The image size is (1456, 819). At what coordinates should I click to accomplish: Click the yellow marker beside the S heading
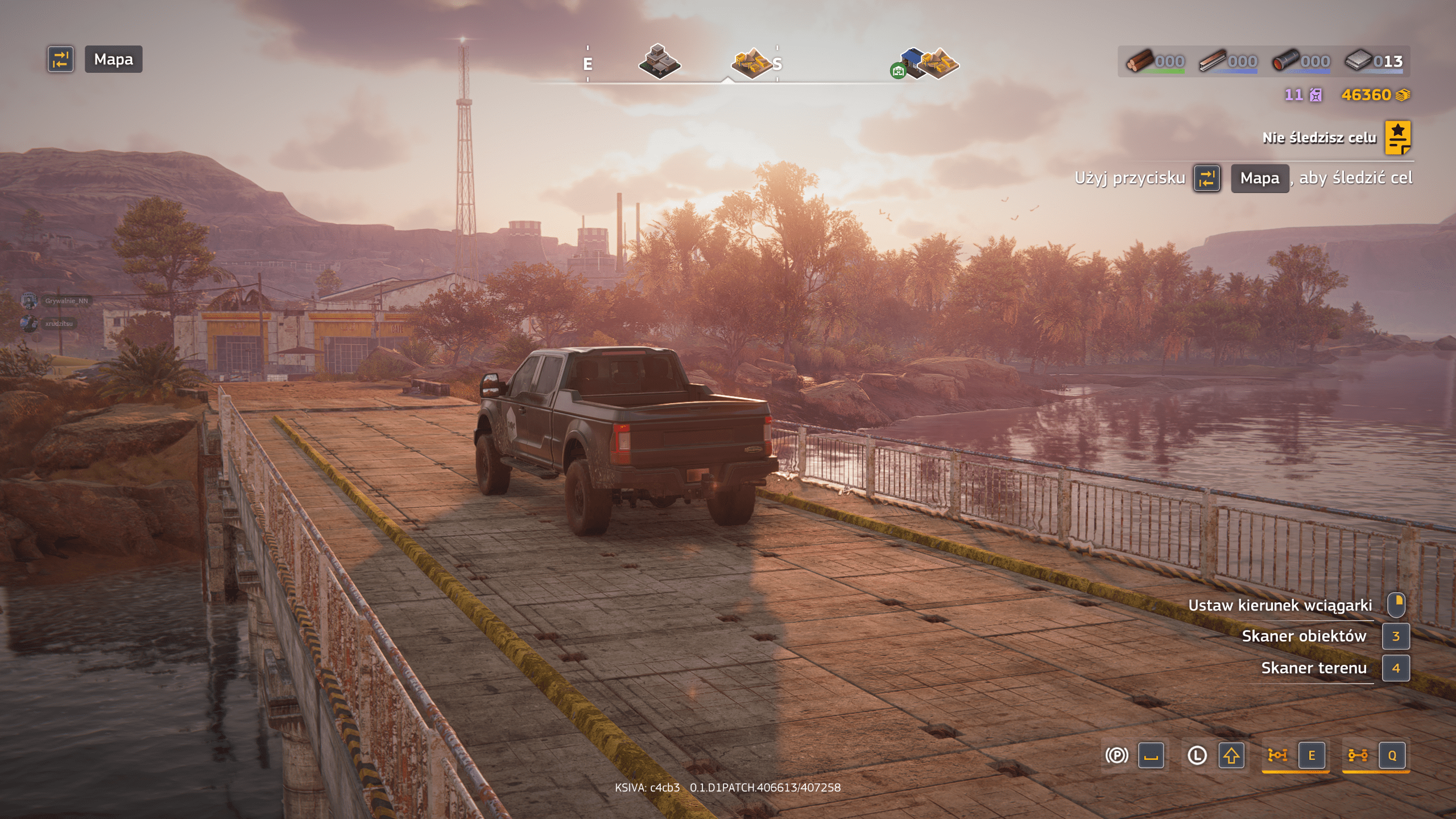pos(752,63)
